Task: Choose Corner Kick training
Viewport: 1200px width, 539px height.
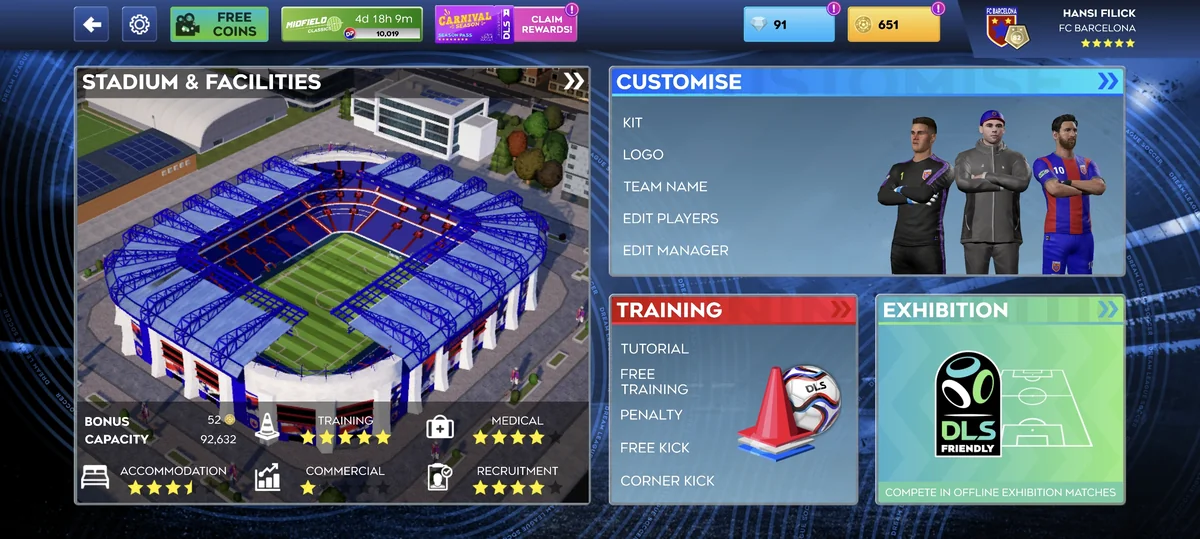Action: coord(667,481)
